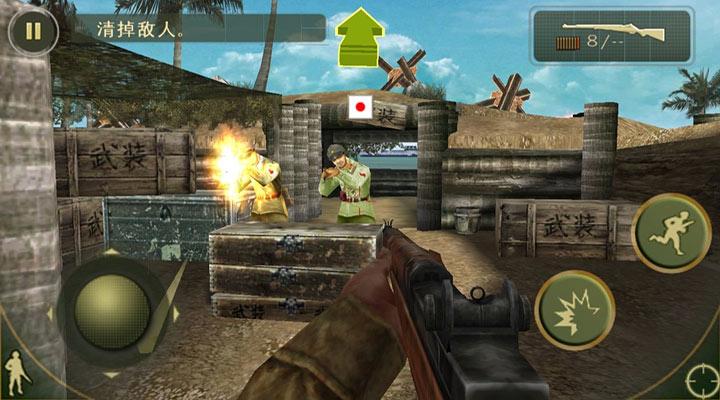The image size is (720, 400).
Task: Activate the running man sprint button
Action: pyautogui.click(x=670, y=233)
